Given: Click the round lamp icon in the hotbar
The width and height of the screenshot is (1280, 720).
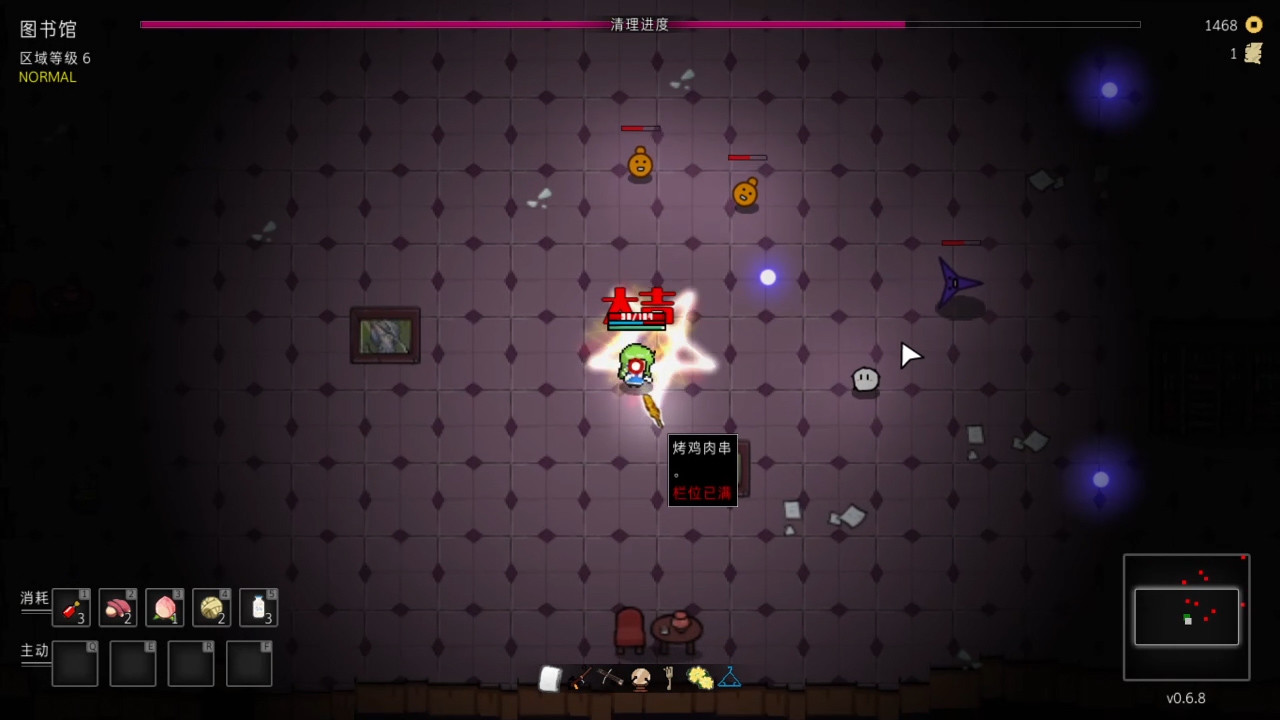Looking at the screenshot, I should tap(639, 678).
